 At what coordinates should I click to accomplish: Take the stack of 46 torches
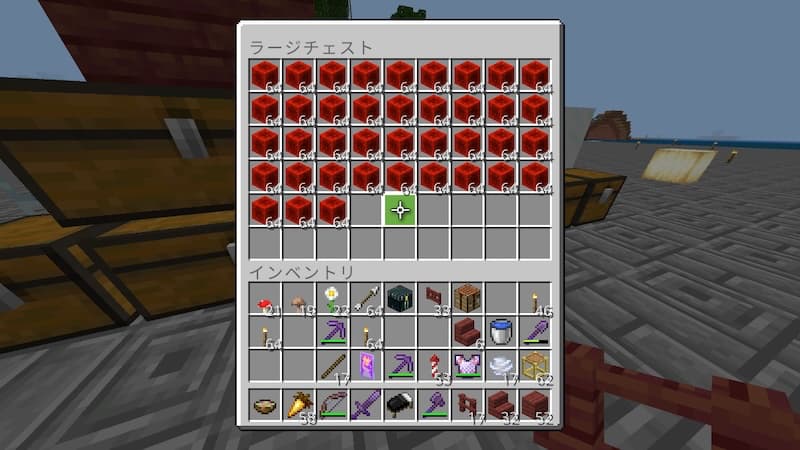pos(536,298)
